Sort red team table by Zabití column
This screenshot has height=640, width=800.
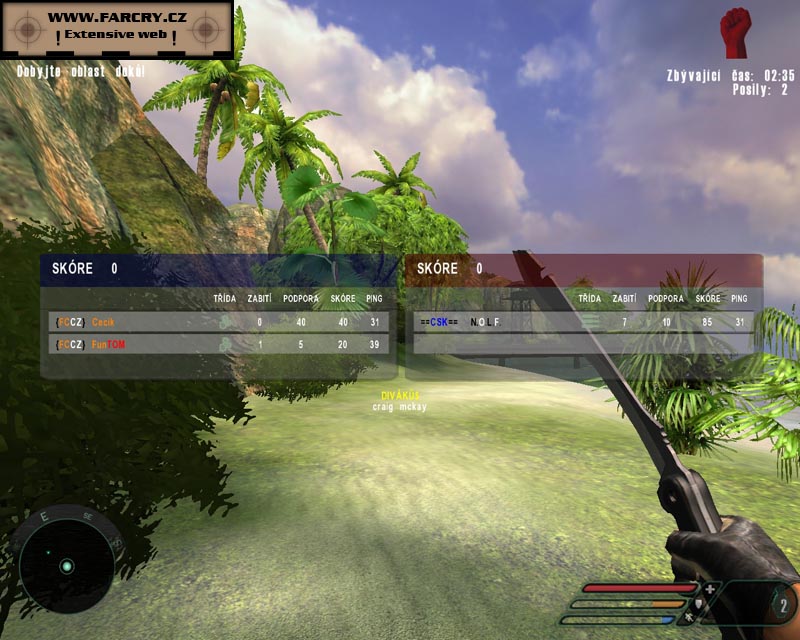point(624,298)
